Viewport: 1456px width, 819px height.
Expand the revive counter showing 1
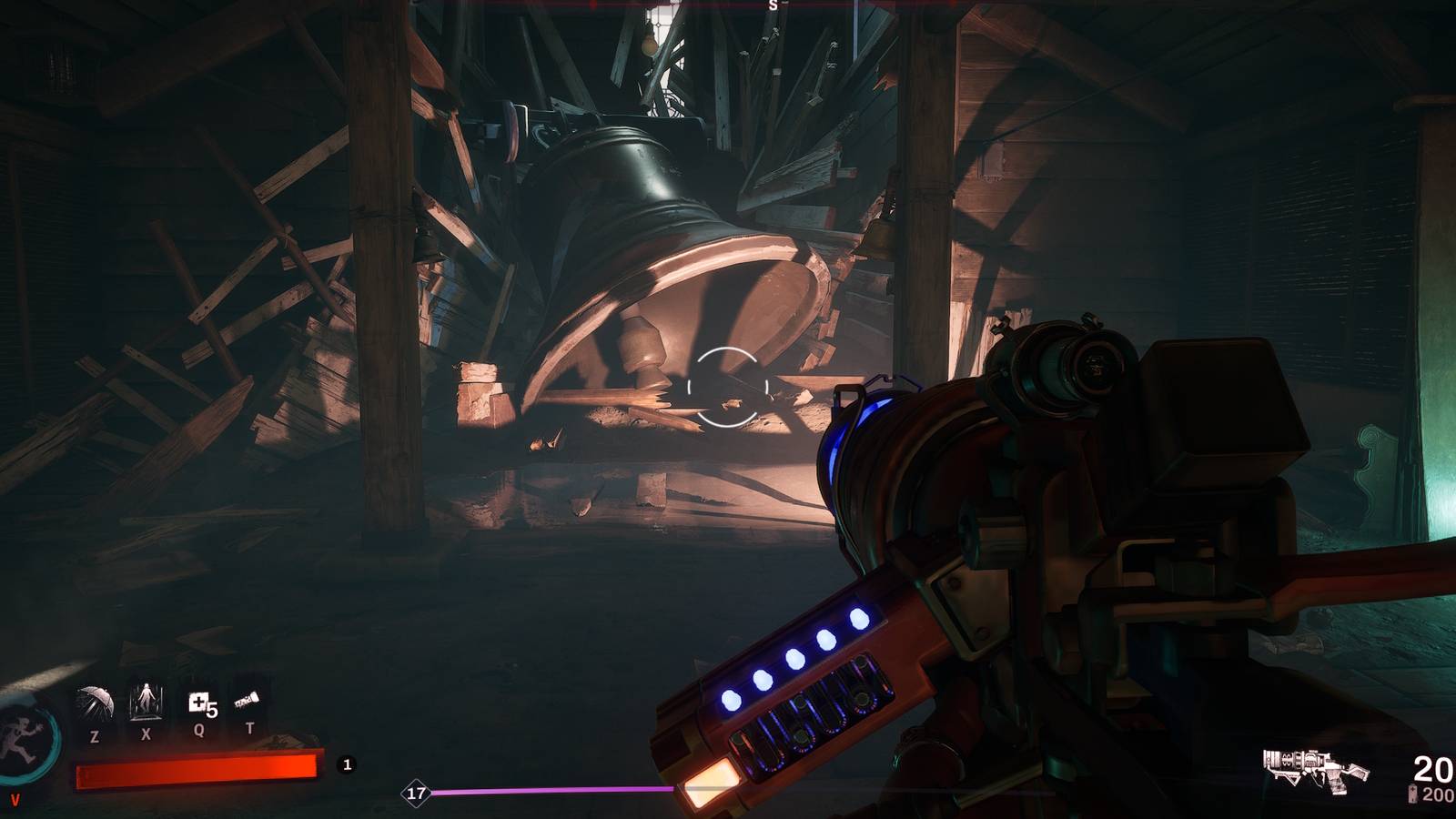(346, 764)
